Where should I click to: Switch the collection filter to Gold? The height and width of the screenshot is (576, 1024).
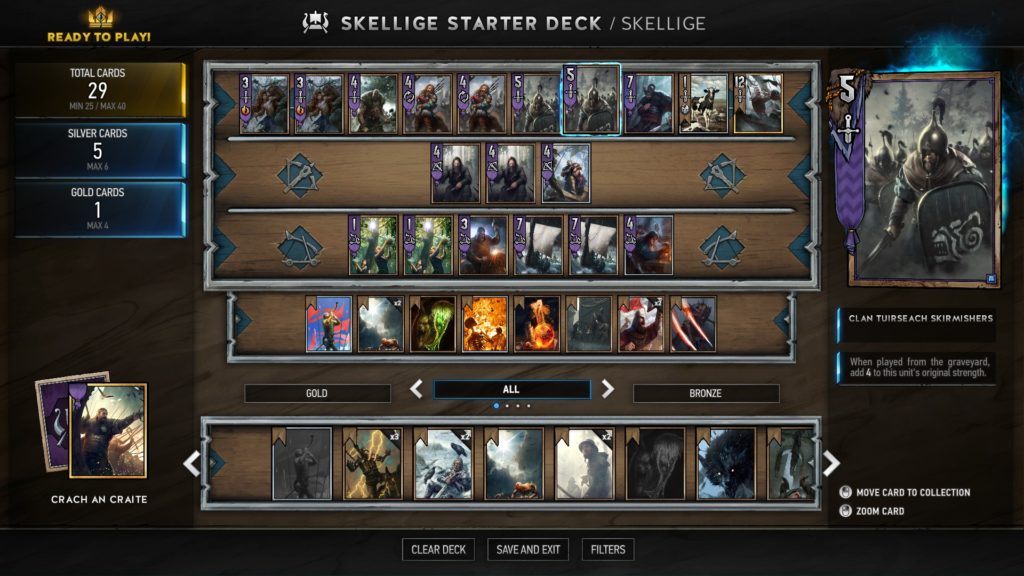click(x=317, y=393)
